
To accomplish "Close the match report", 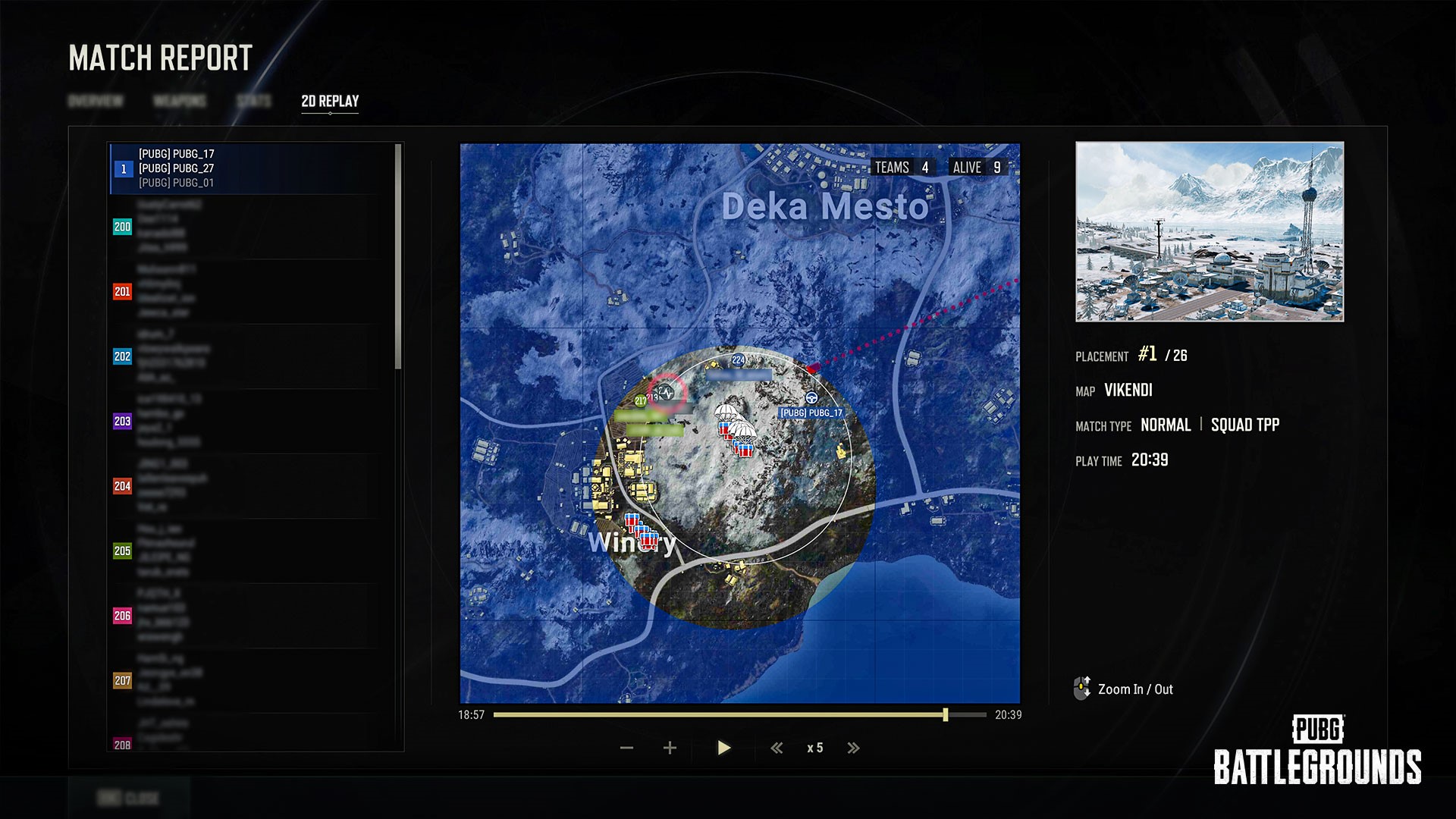I will [129, 798].
